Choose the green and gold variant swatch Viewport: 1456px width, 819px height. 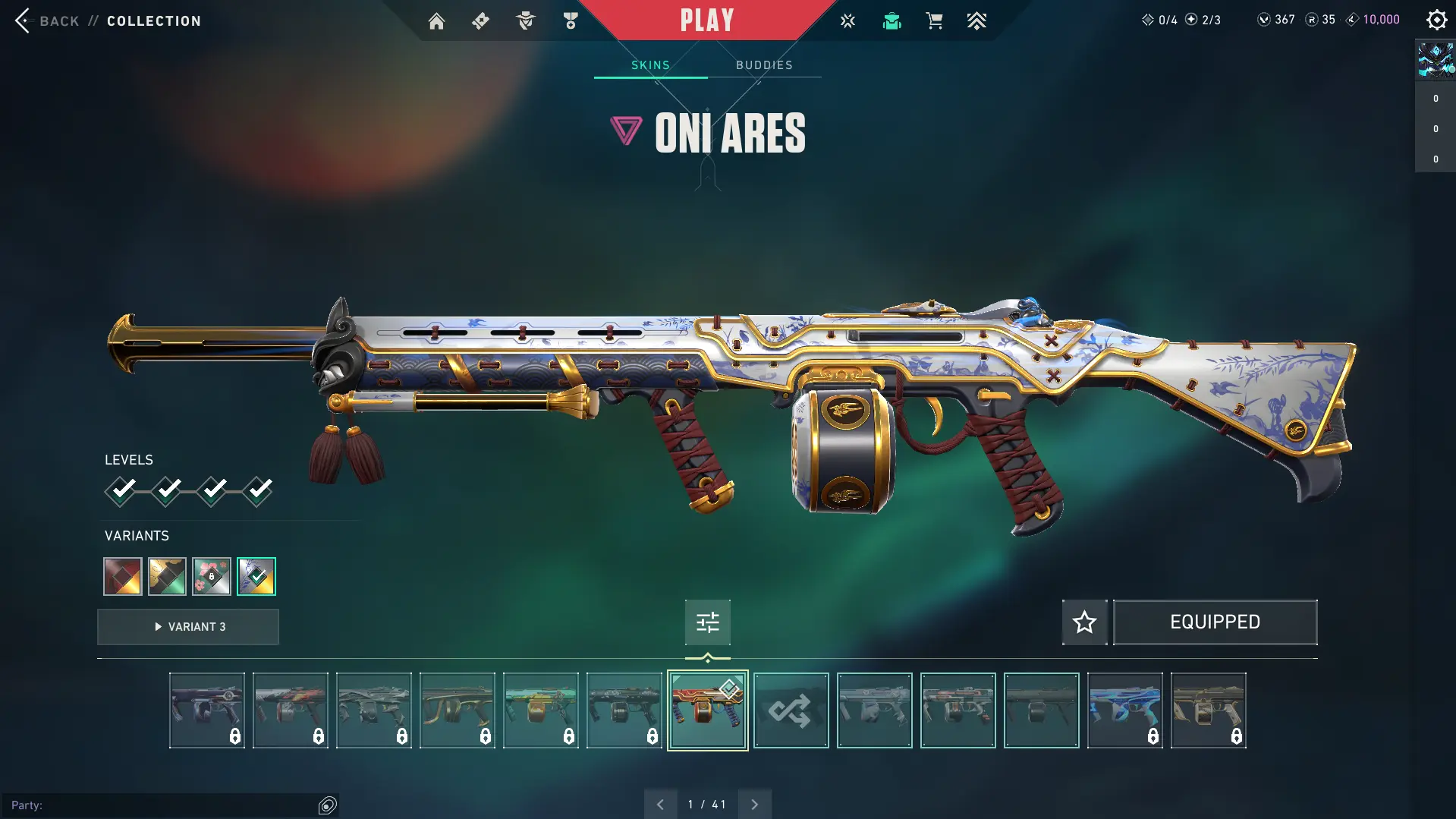point(167,577)
